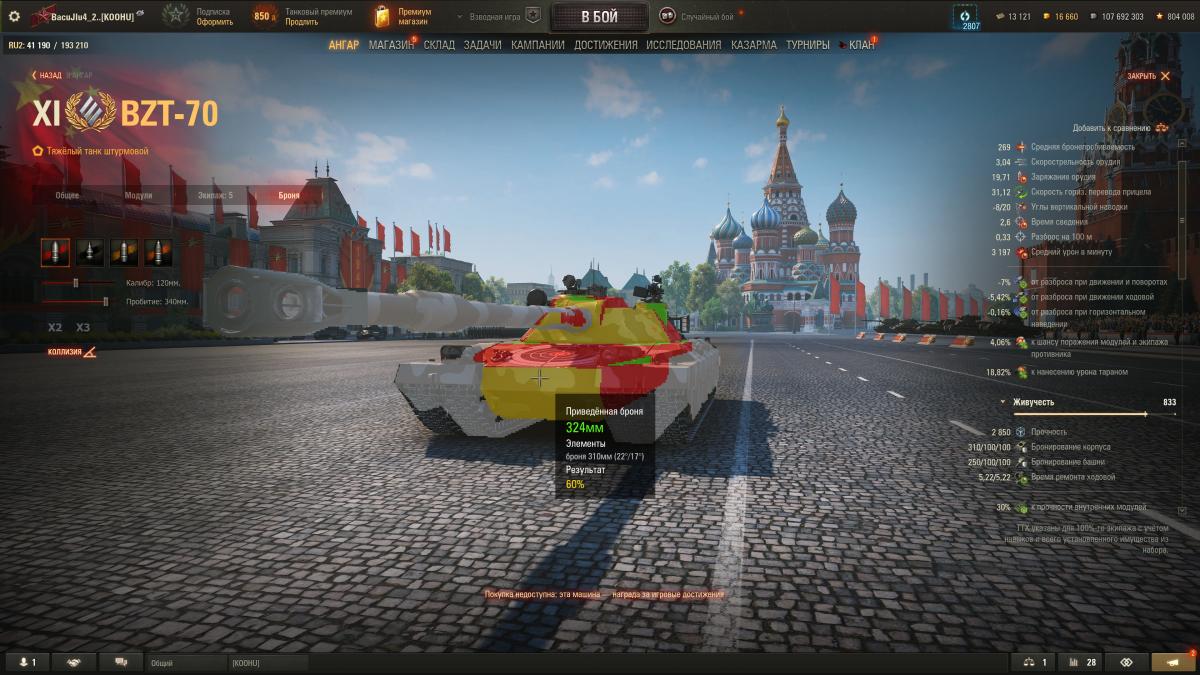Image resolution: width=1200 pixels, height=675 pixels.
Task: Close the vehicle preview with ЗАКРЫТЬ
Action: pos(1141,76)
